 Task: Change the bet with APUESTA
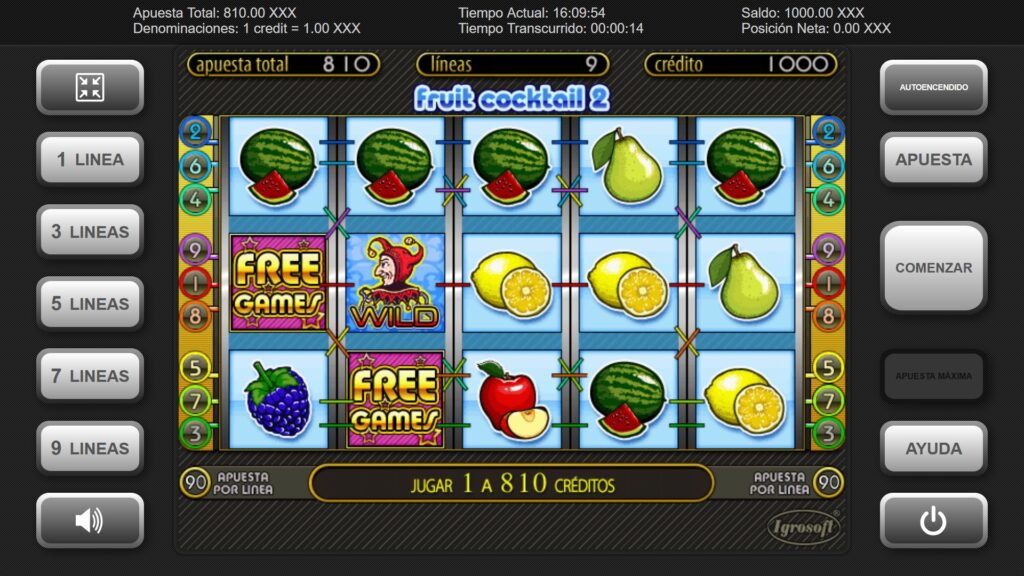pos(933,160)
